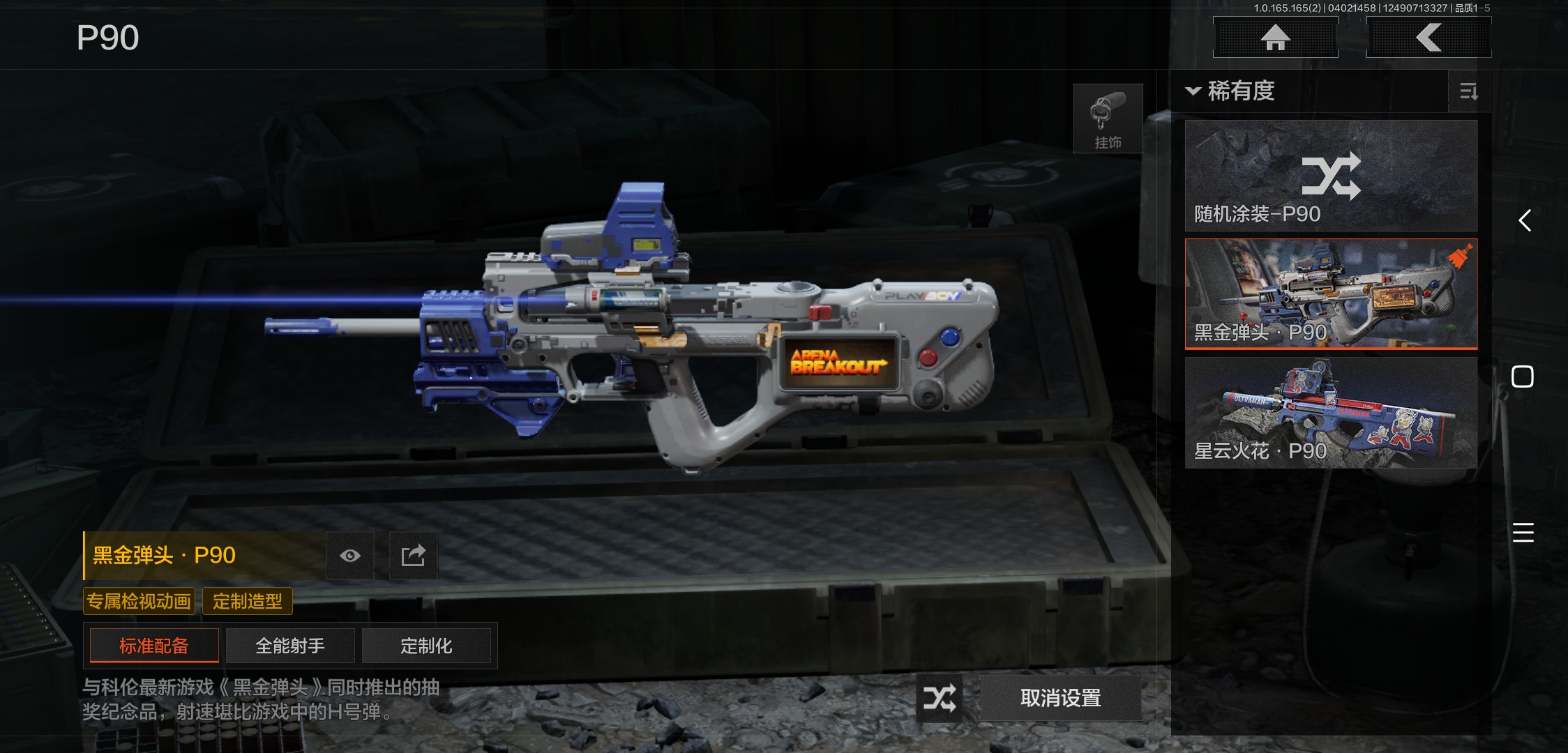Open the 定制化 customization tab
Viewport: 1568px width, 753px height.
click(x=426, y=646)
